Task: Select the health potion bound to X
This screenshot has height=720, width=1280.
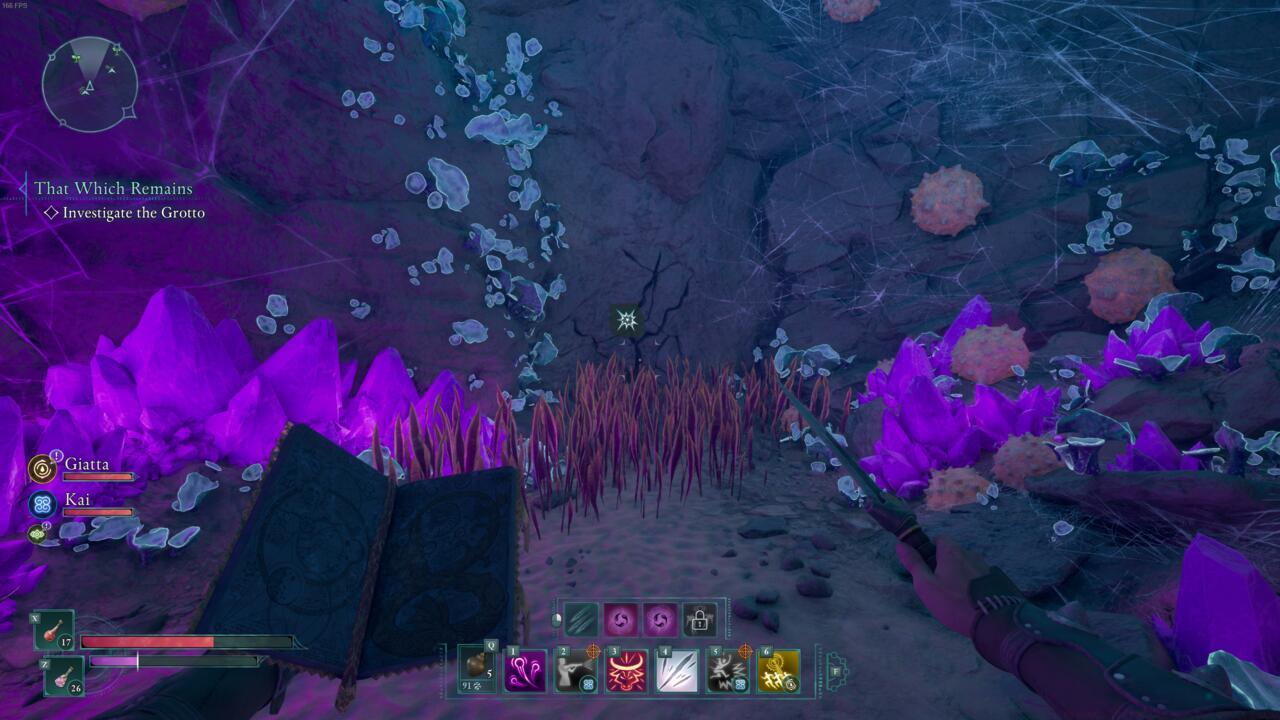Action: click(x=54, y=633)
